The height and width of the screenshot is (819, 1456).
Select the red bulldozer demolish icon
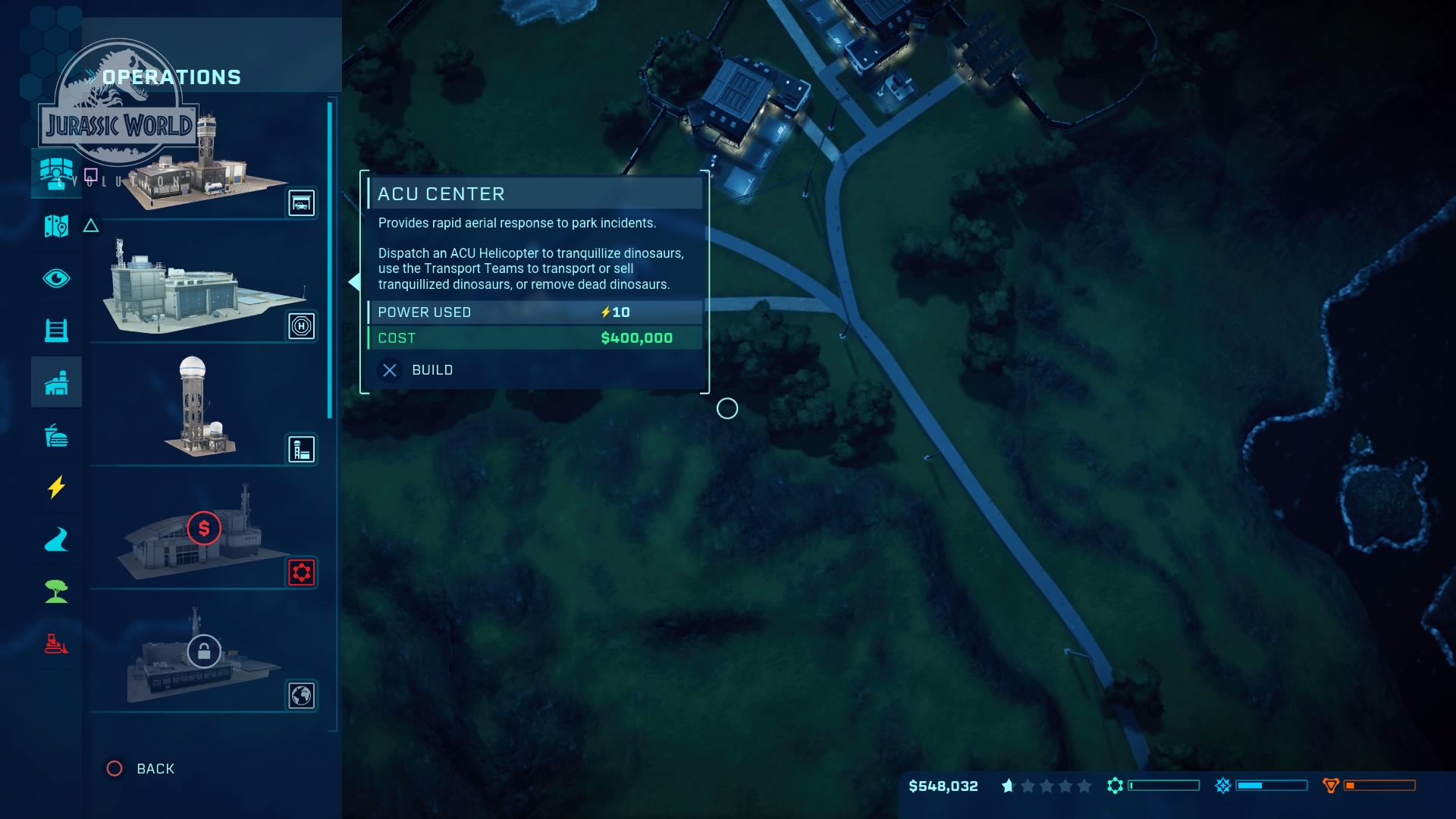point(55,644)
